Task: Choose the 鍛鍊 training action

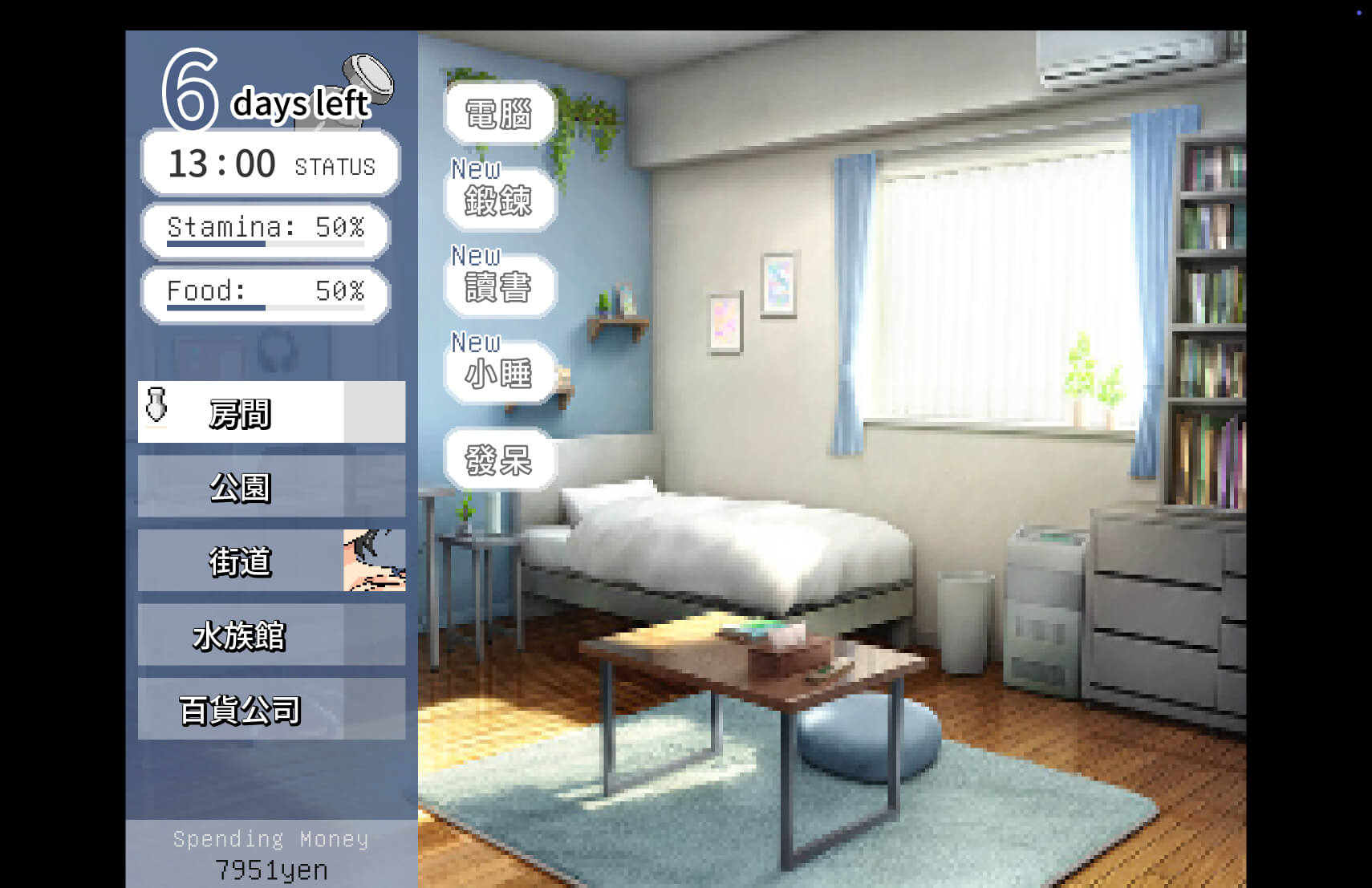Action: click(499, 201)
